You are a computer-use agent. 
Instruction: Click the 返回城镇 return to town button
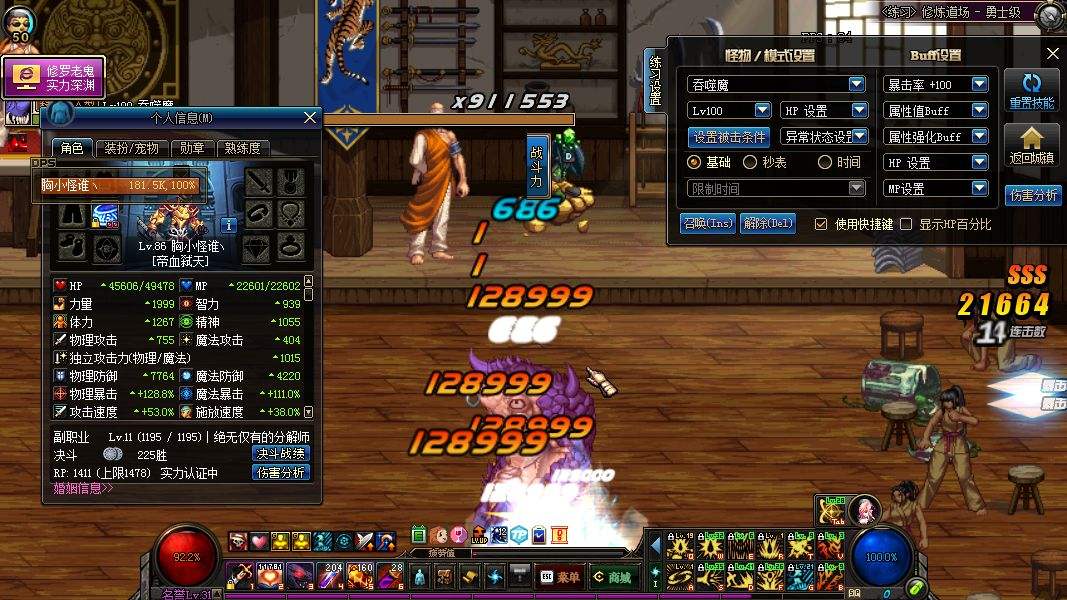[x=1032, y=147]
